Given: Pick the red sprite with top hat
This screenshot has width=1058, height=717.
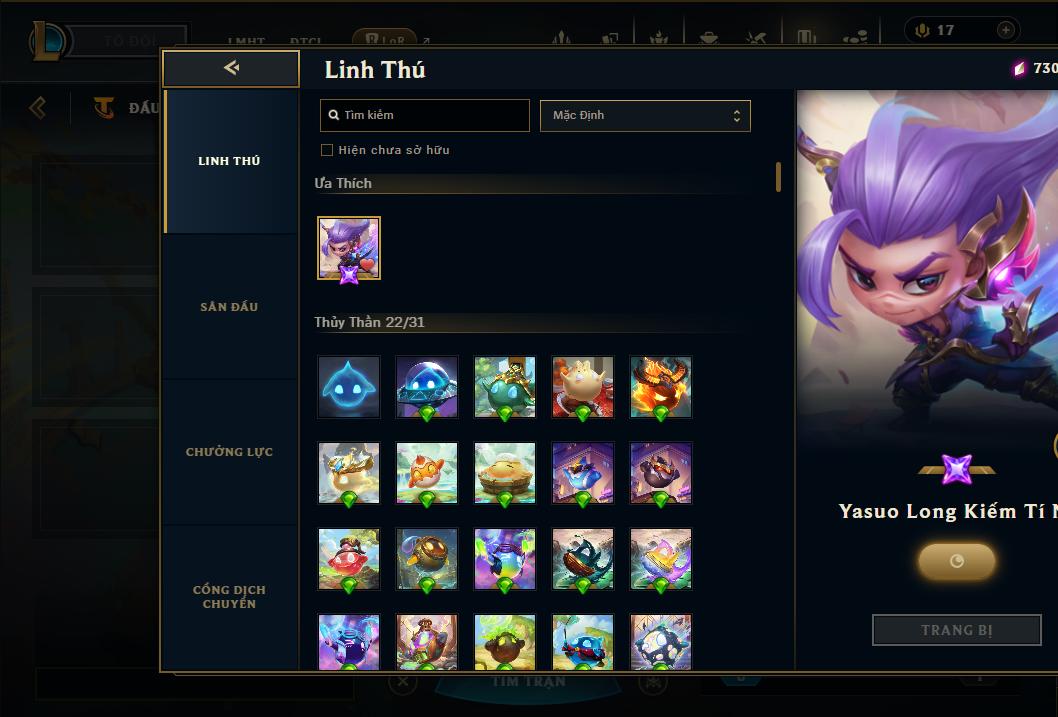Looking at the screenshot, I should 349,558.
